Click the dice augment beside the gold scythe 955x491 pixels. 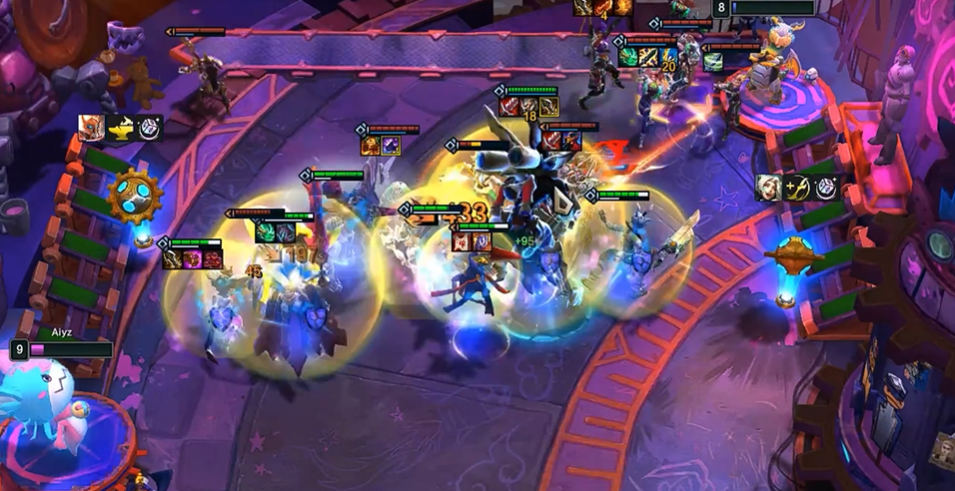pos(826,187)
